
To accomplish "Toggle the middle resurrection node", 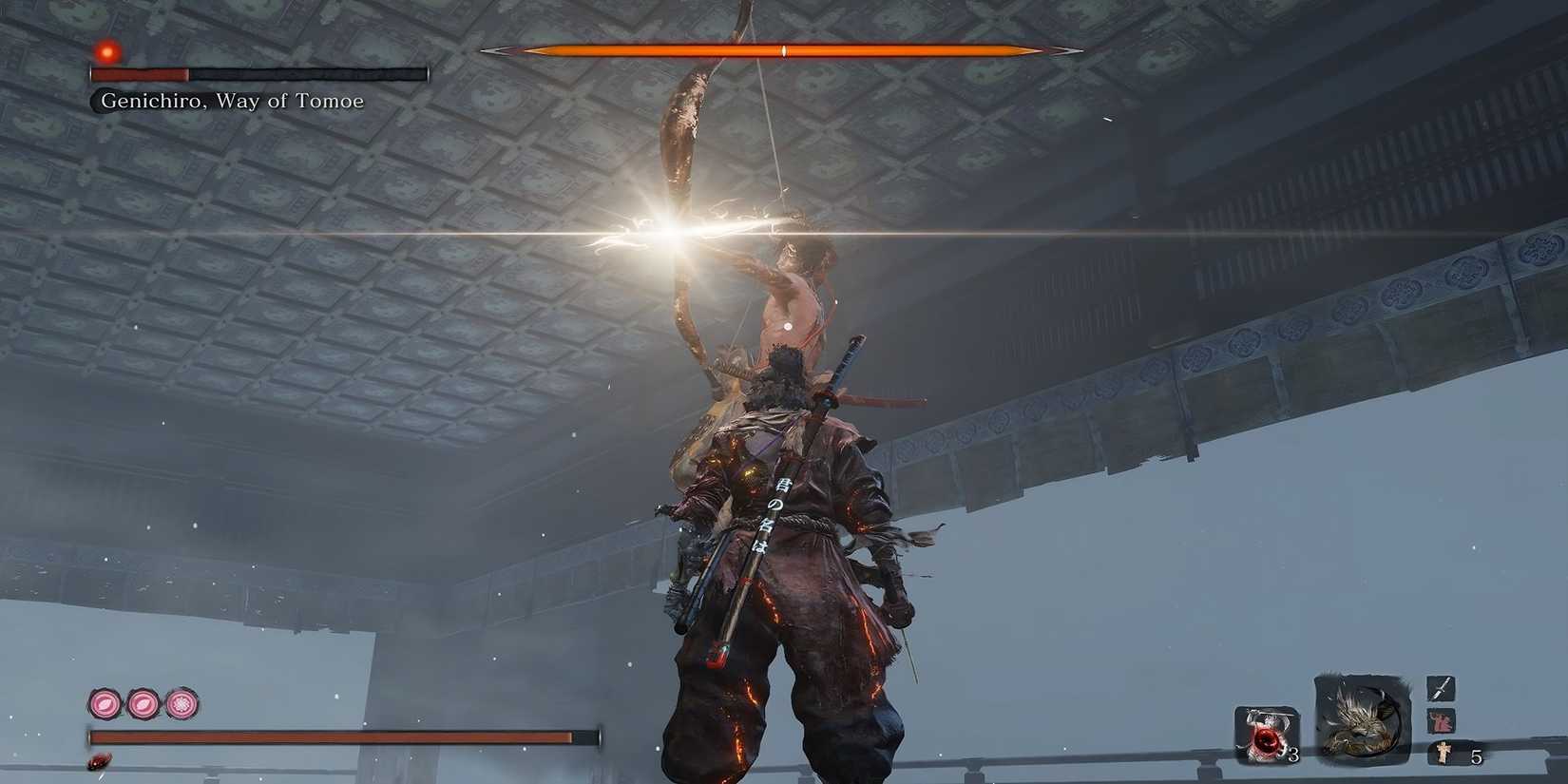I will [x=143, y=704].
